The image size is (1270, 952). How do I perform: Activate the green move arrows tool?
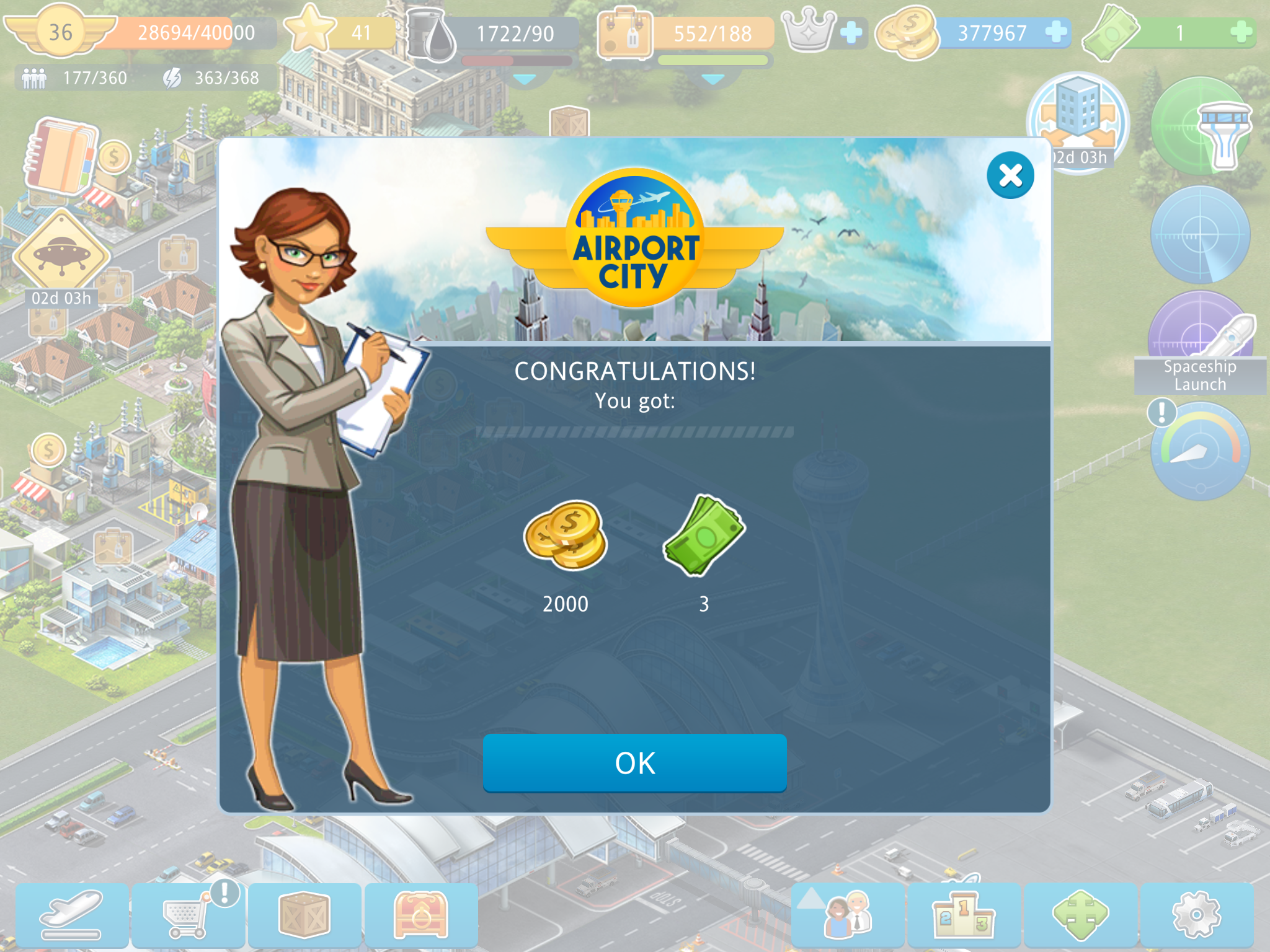pos(1080,915)
